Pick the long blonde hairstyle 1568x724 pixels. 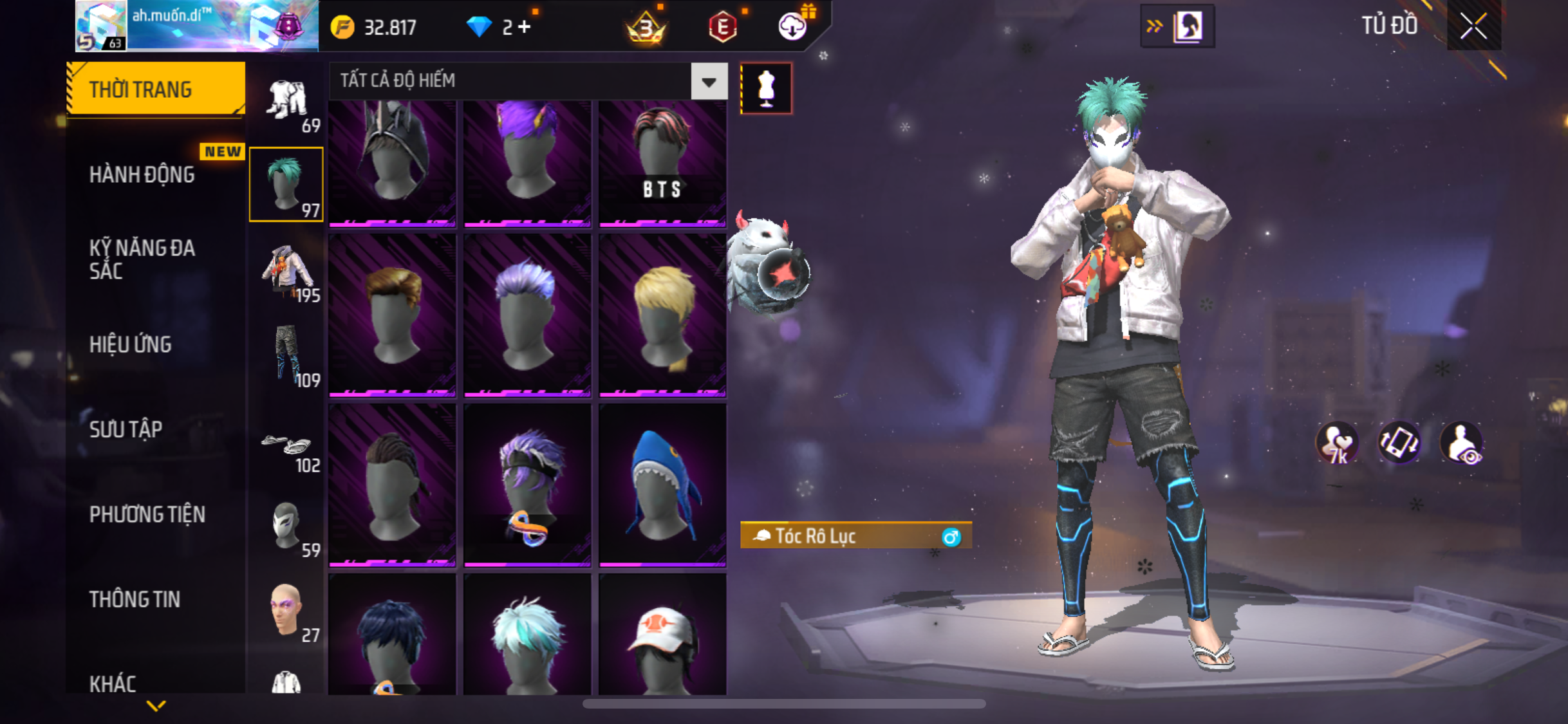[662, 315]
